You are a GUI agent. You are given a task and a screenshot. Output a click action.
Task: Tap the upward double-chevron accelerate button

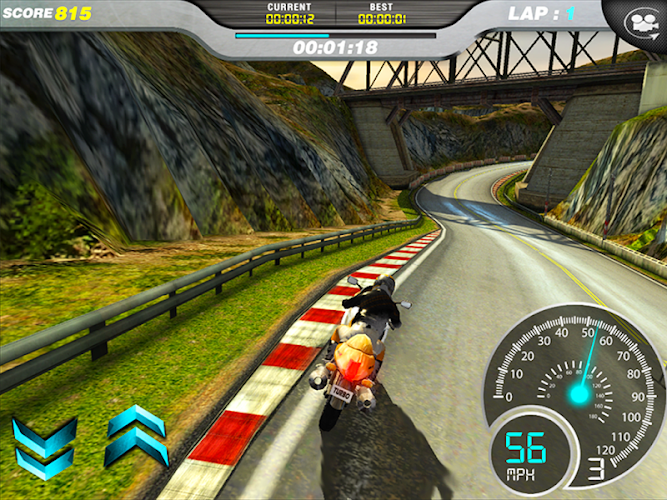[x=136, y=434]
